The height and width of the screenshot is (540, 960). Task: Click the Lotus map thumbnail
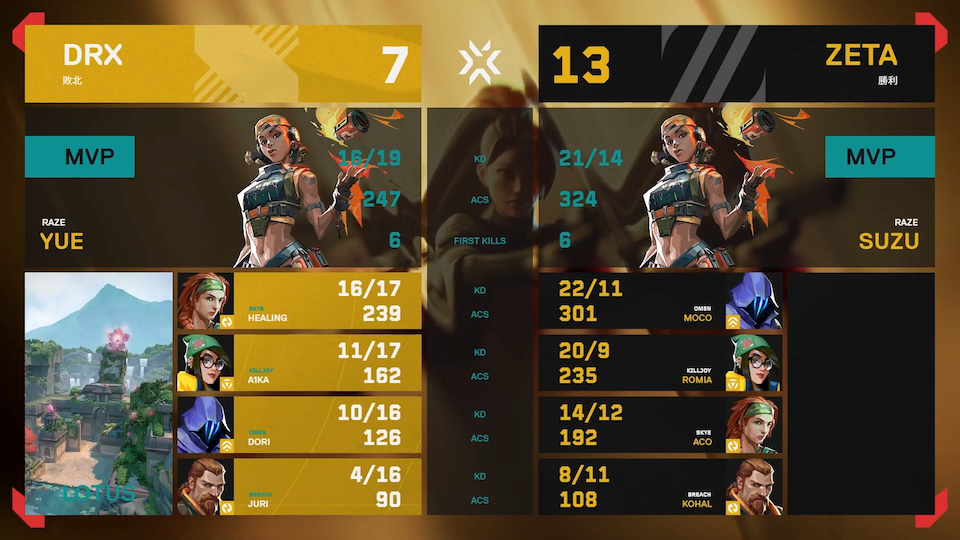(99, 393)
